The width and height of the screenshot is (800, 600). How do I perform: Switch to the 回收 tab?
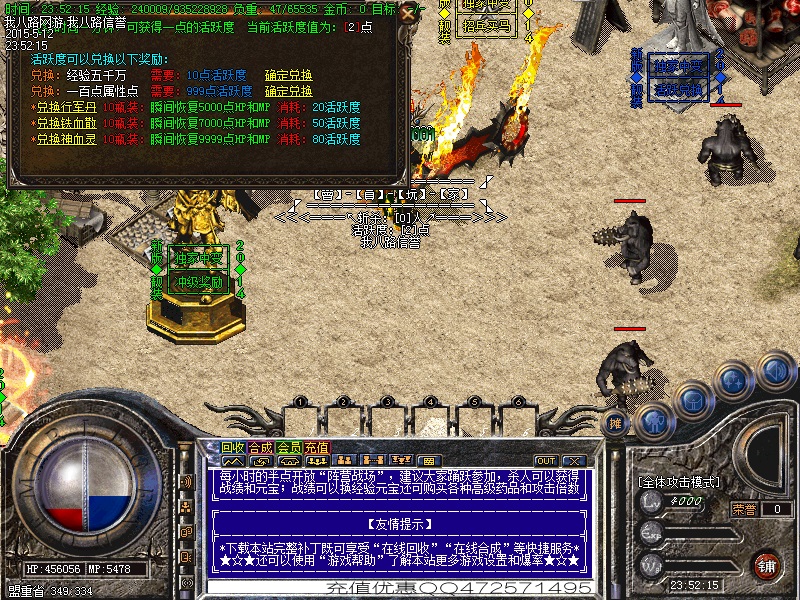[233, 447]
